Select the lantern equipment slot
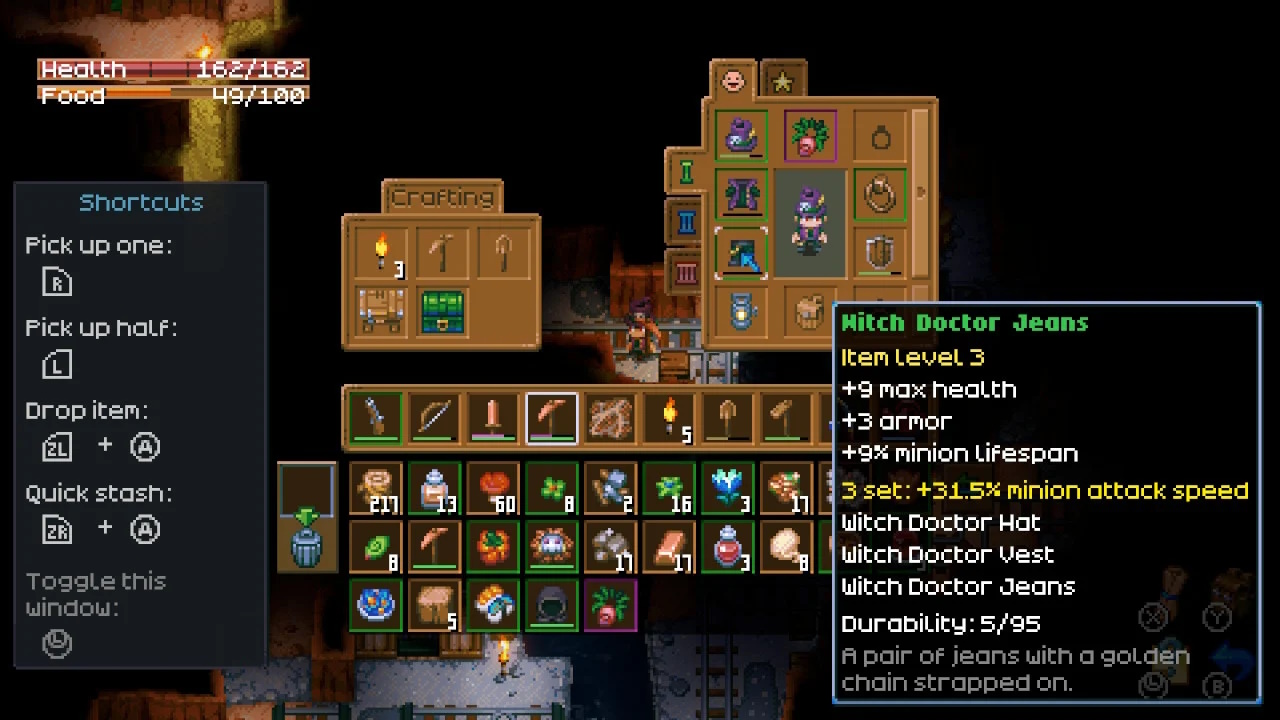This screenshot has height=720, width=1280. pos(741,312)
